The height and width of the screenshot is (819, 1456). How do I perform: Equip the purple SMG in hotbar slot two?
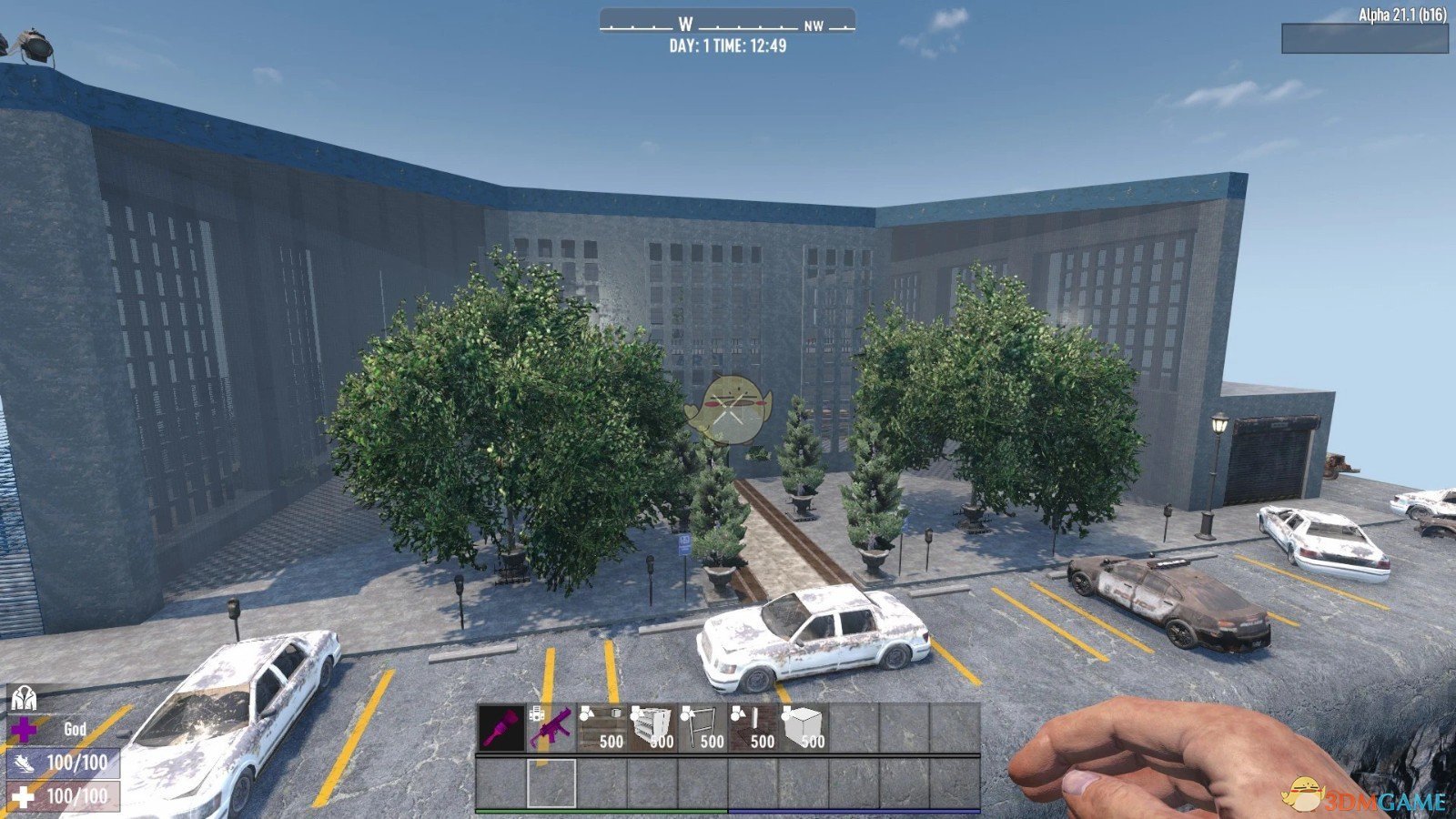[552, 726]
